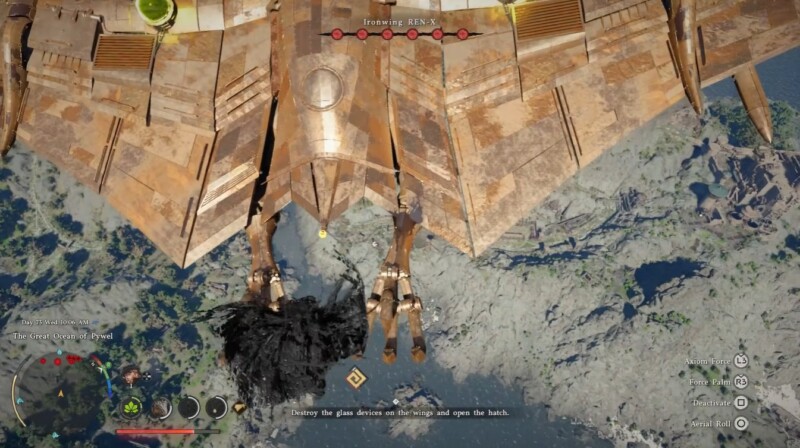Click the golden diamond icon beside the item slots
Screen dimensions: 800x448
(x=240, y=408)
